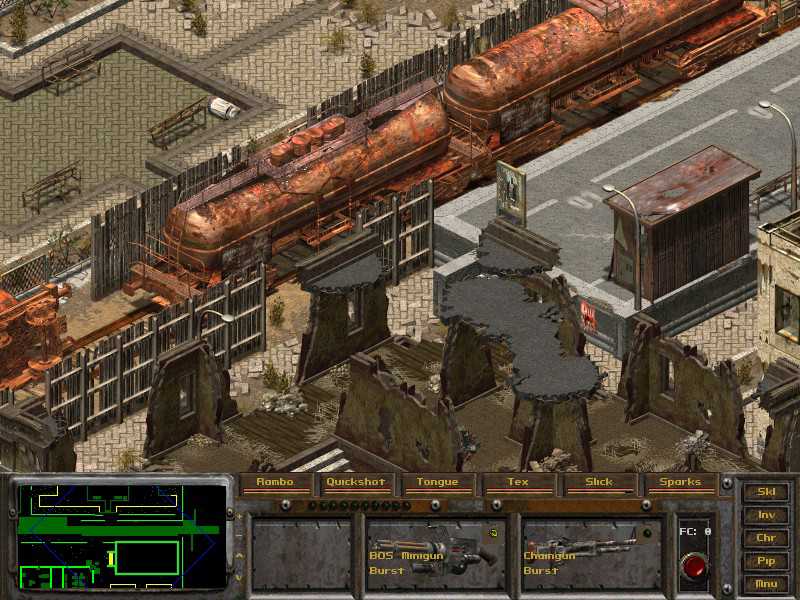The image size is (800, 600).
Task: Switch to squad member Sparks
Action: [x=680, y=483]
